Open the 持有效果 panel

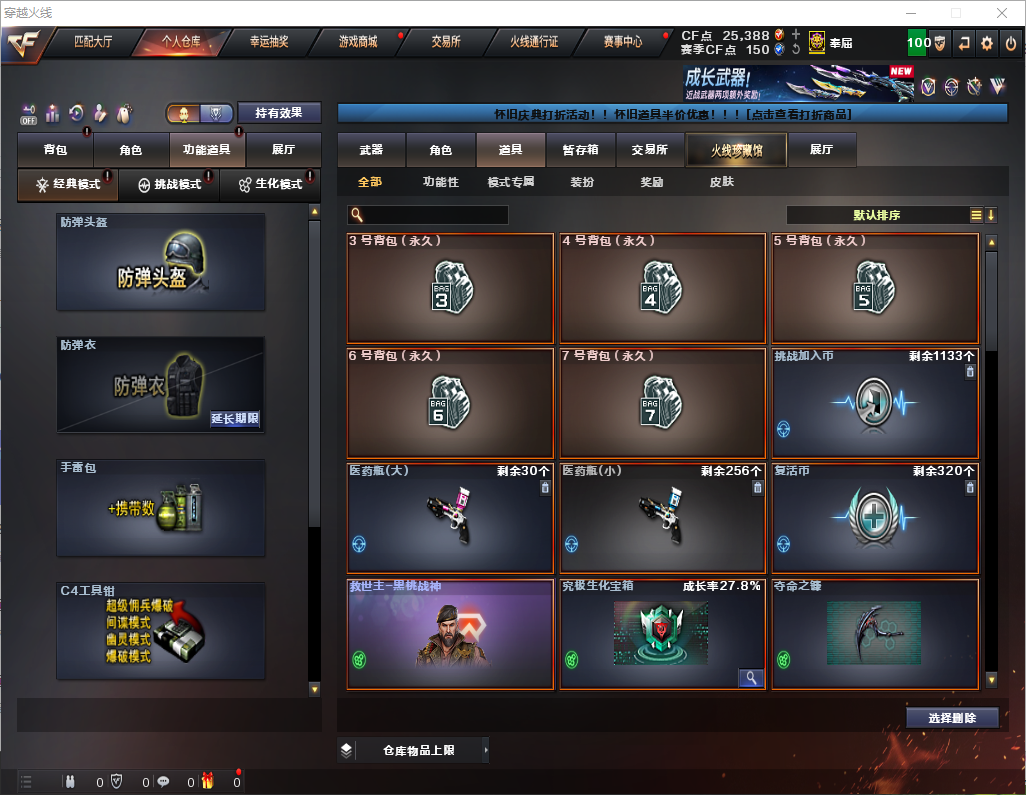[279, 113]
